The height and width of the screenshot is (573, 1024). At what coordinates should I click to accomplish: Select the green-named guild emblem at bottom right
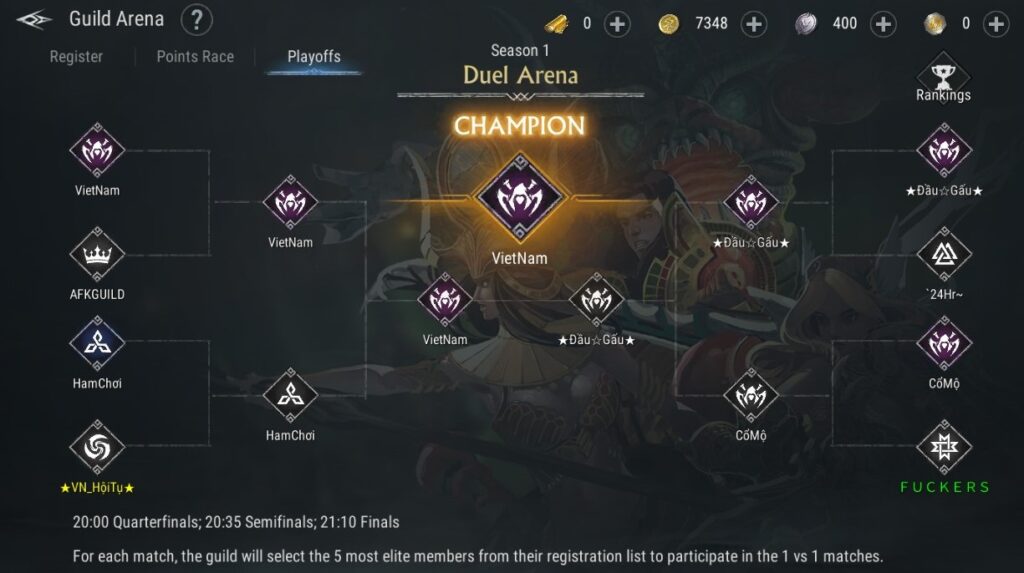943,447
